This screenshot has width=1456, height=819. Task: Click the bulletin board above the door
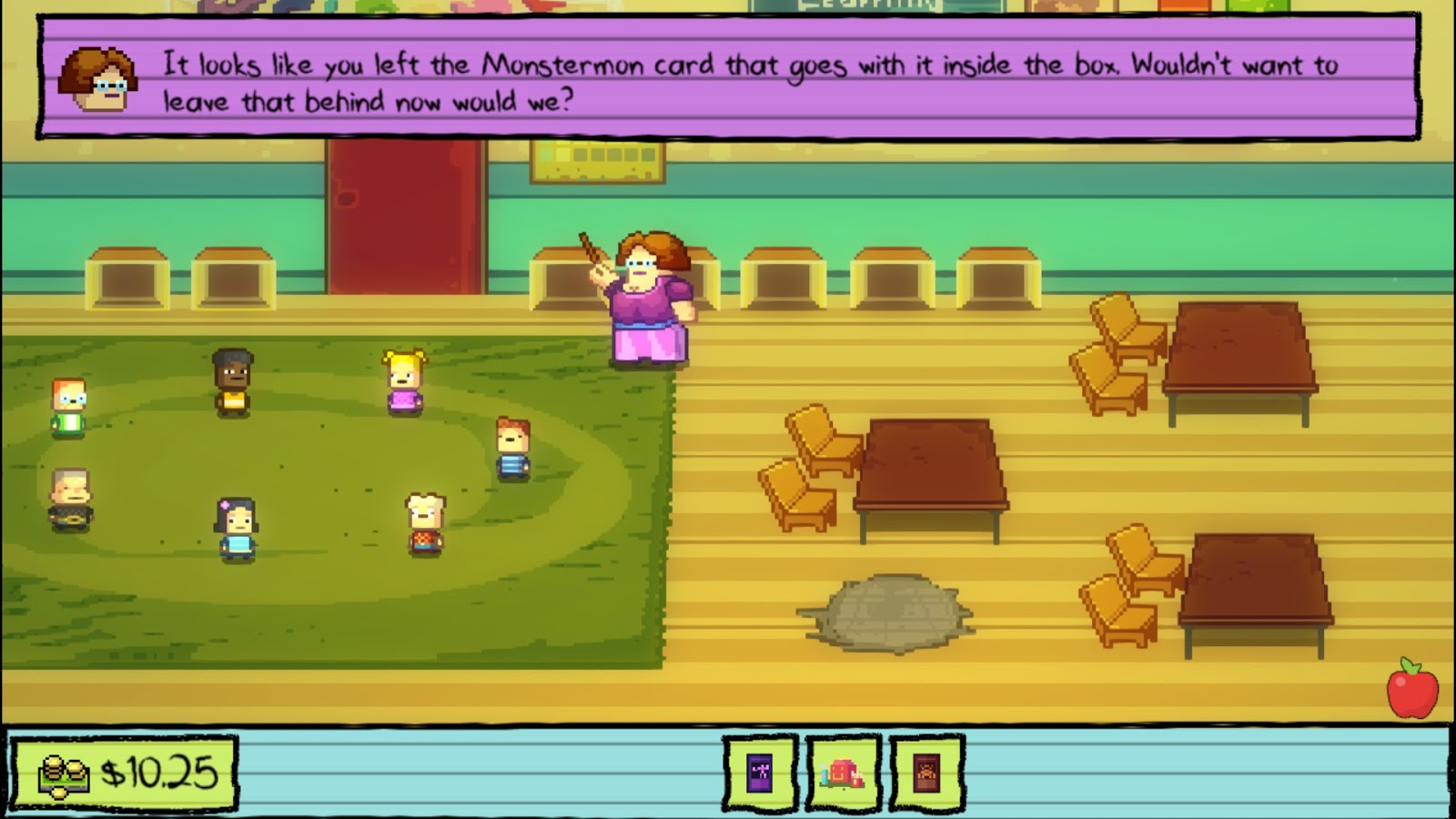[601, 161]
